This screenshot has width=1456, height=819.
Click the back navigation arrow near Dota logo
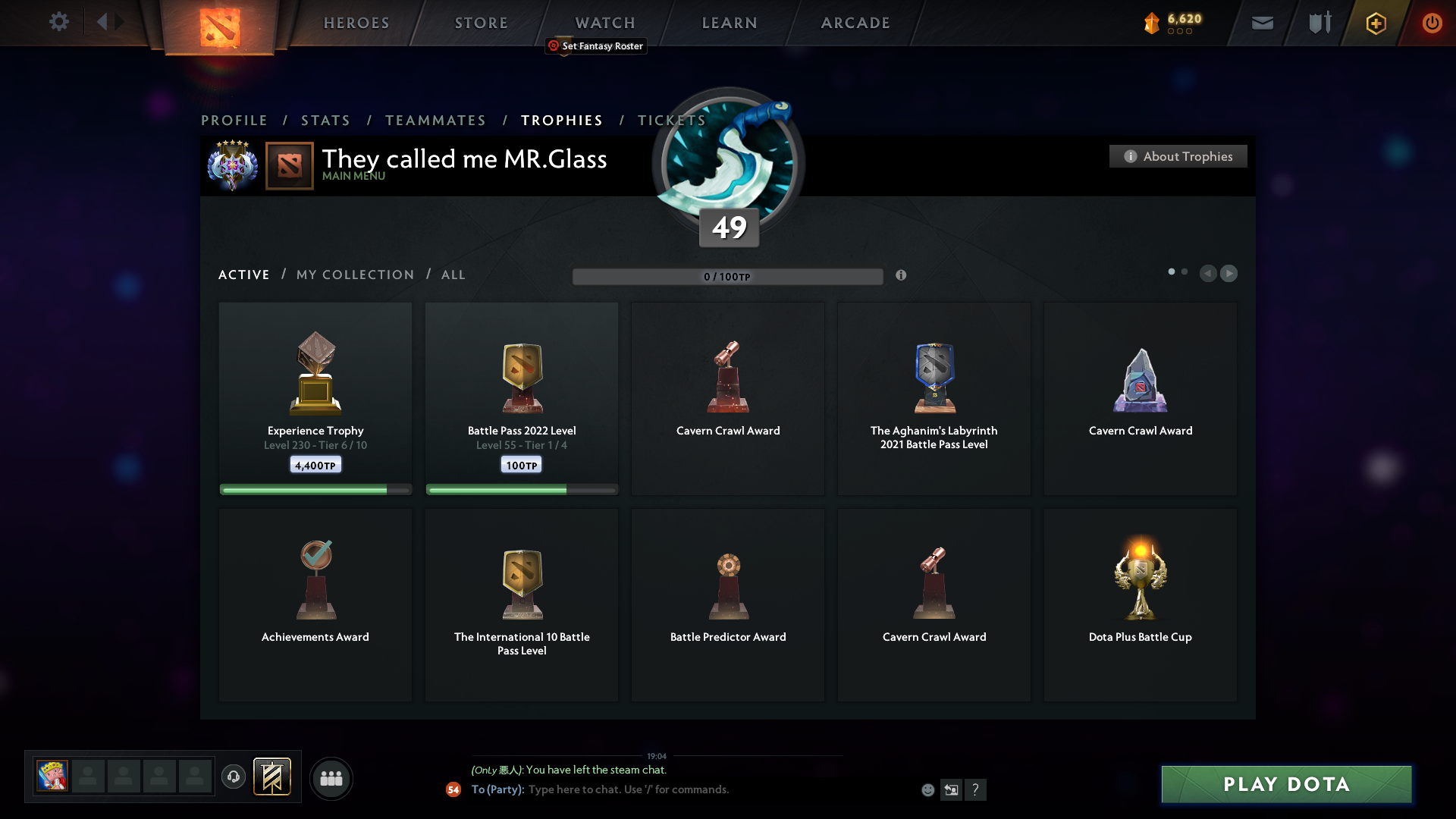pyautogui.click(x=104, y=22)
